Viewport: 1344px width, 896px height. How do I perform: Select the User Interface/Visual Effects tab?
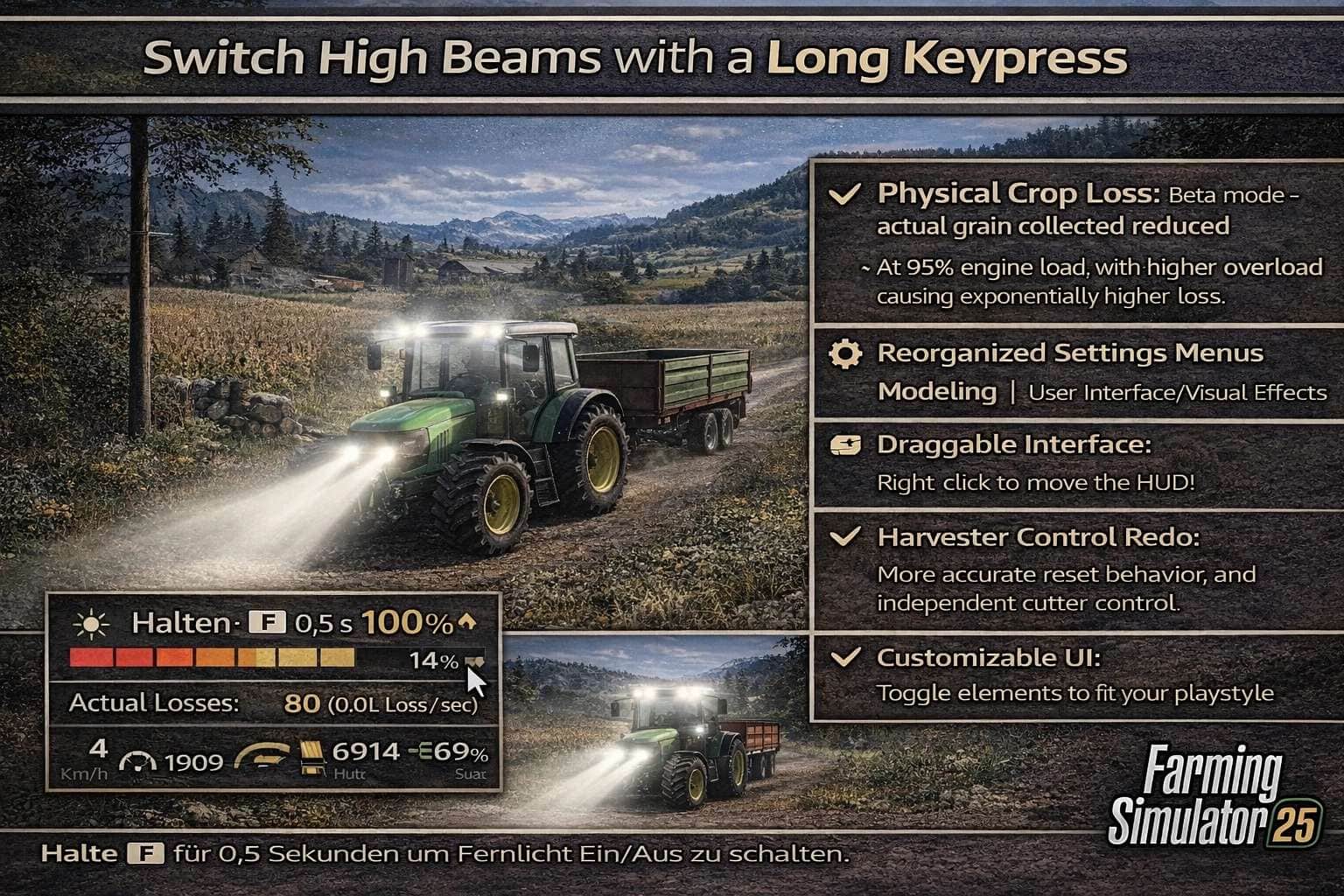[x=1176, y=393]
